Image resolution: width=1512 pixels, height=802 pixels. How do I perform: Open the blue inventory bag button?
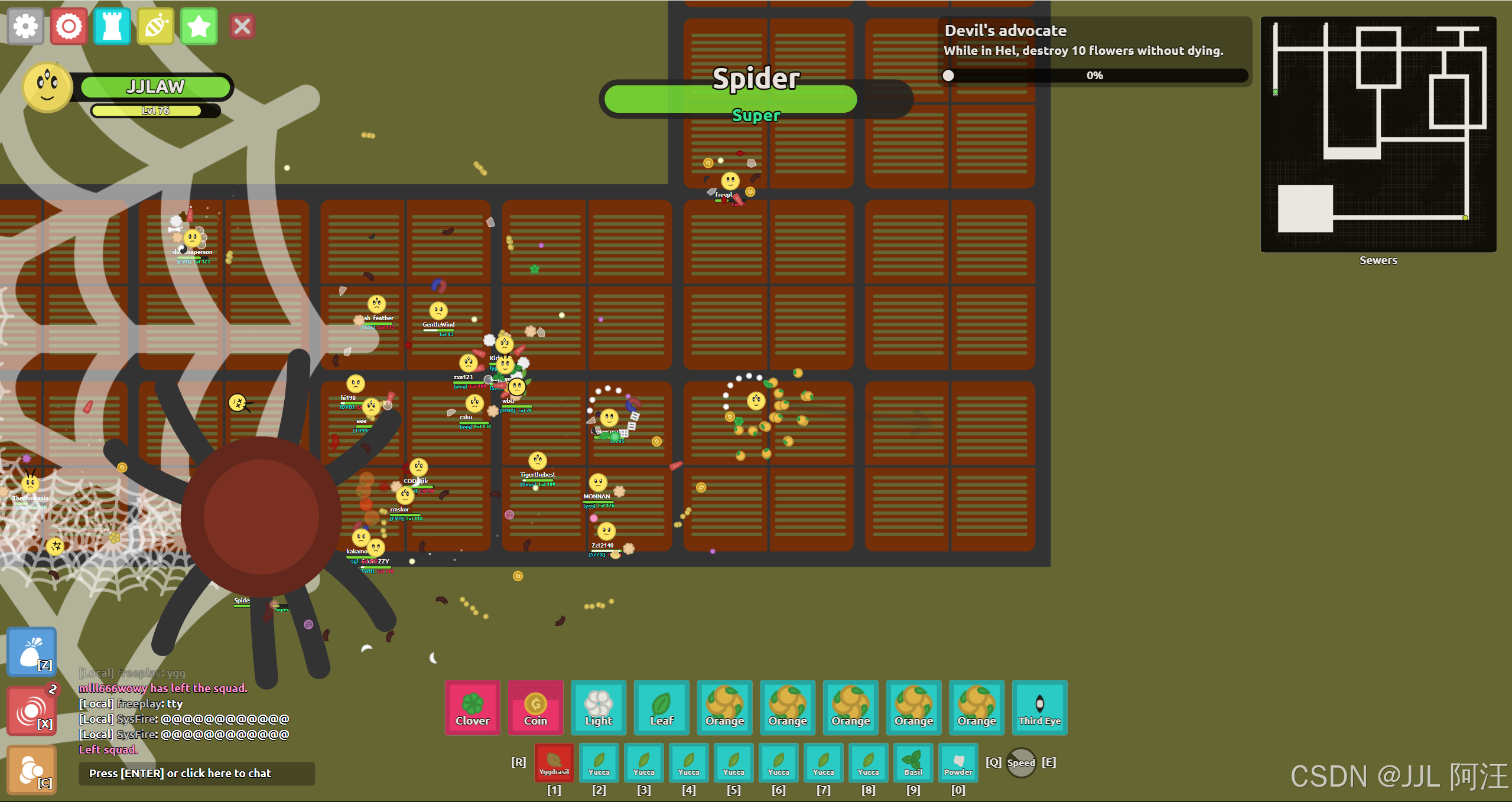click(x=32, y=652)
